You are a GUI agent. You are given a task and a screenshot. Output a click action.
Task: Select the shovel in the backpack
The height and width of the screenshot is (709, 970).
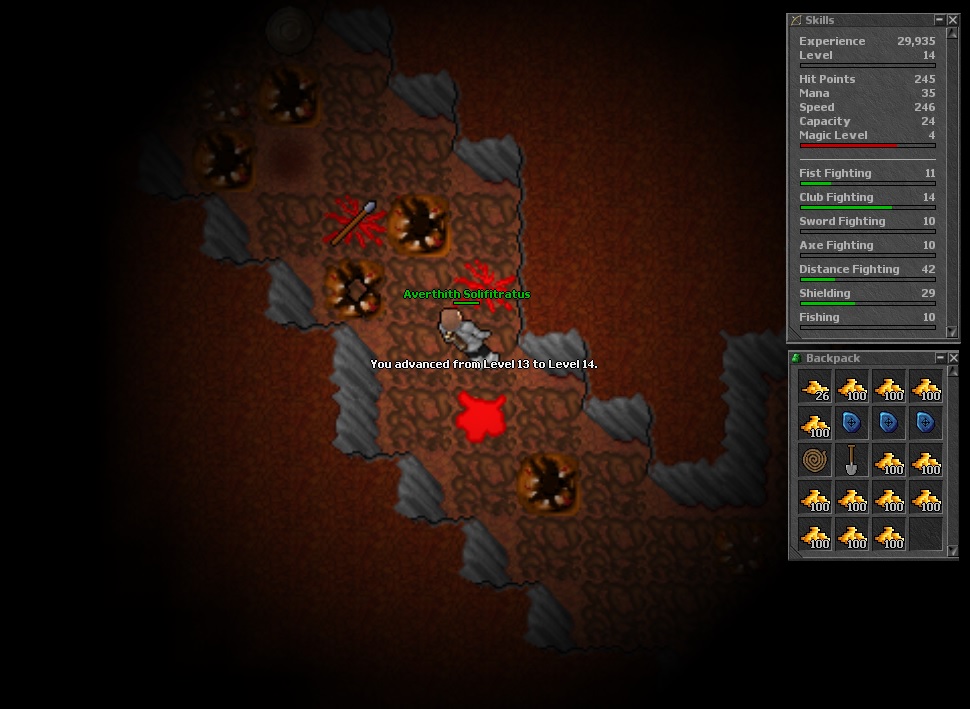[x=851, y=460]
